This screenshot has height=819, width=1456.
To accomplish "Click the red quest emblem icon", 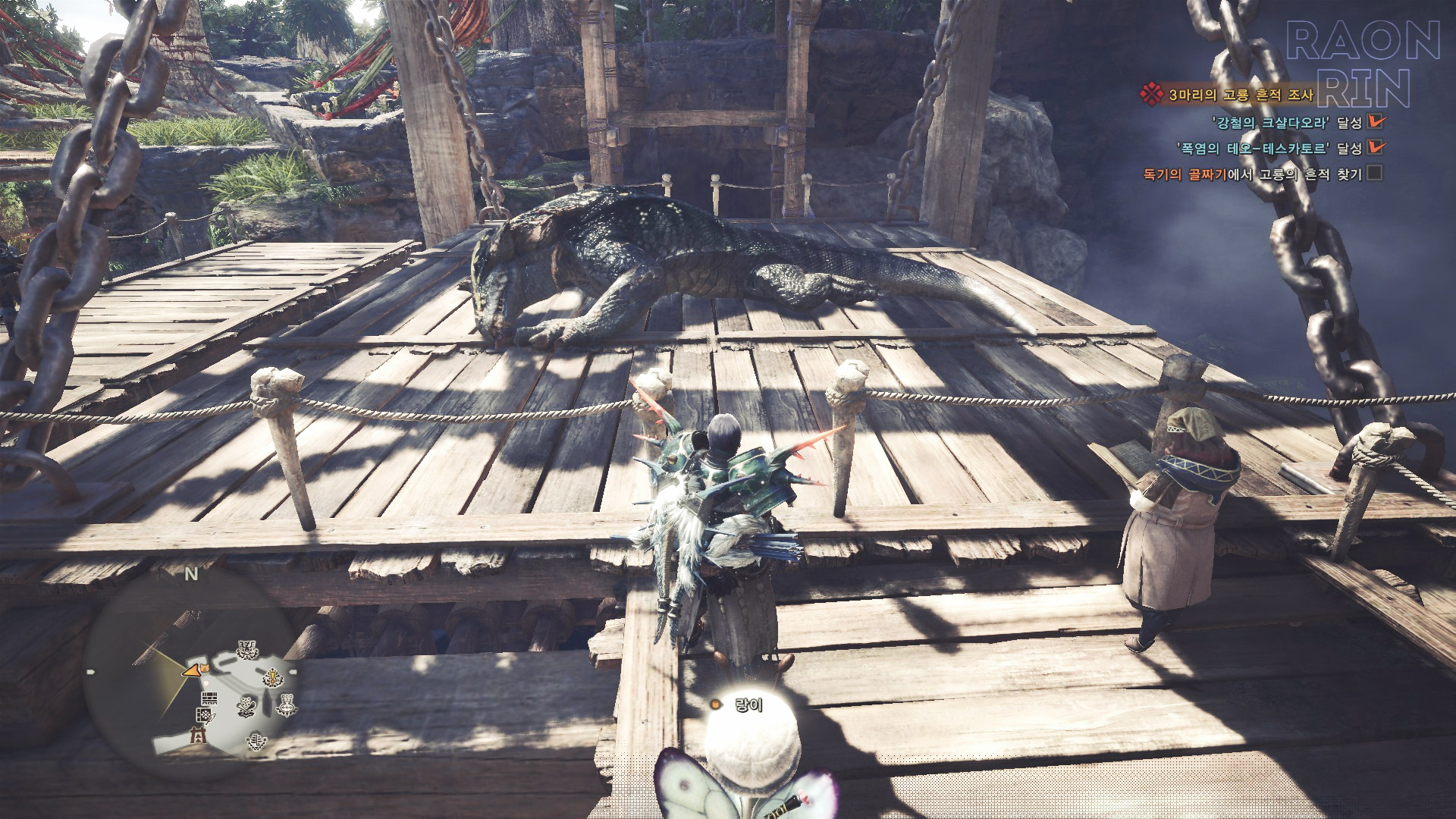I will [1151, 94].
